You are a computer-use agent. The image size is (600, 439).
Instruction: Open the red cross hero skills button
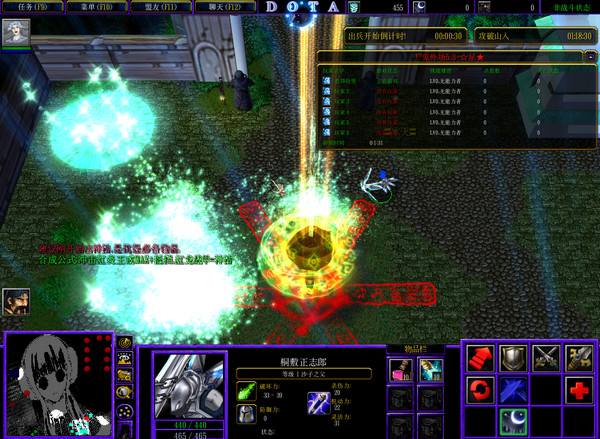click(578, 391)
